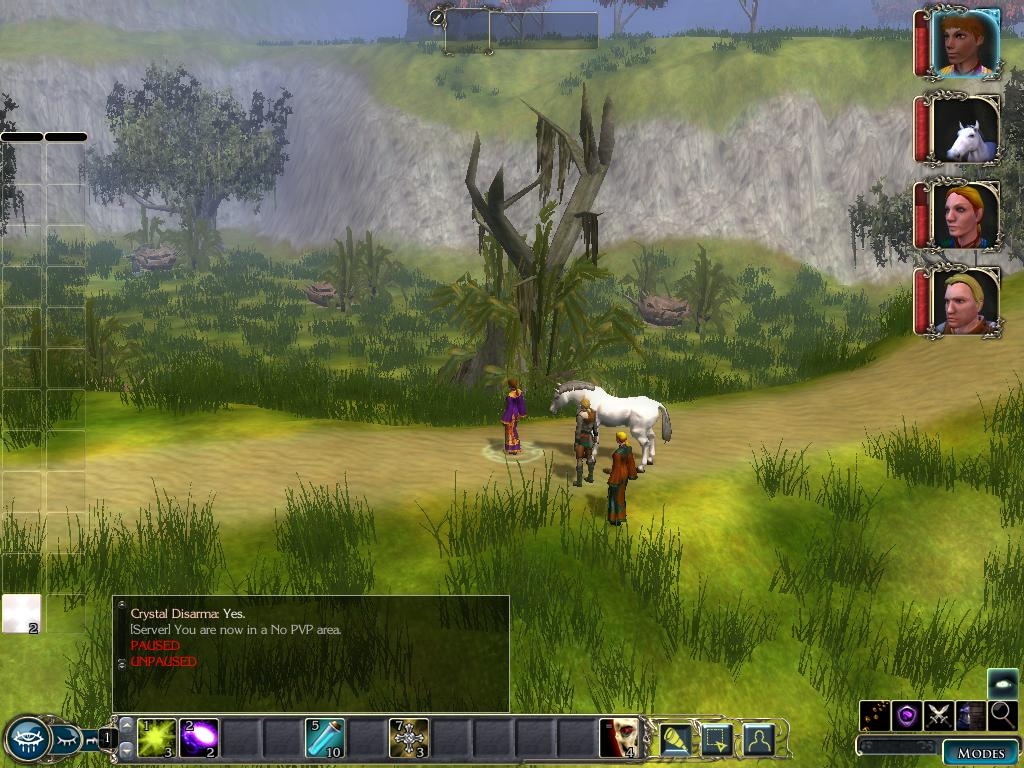The image size is (1024, 768).
Task: Click the flashlight icon button
Action: pyautogui.click(x=676, y=739)
